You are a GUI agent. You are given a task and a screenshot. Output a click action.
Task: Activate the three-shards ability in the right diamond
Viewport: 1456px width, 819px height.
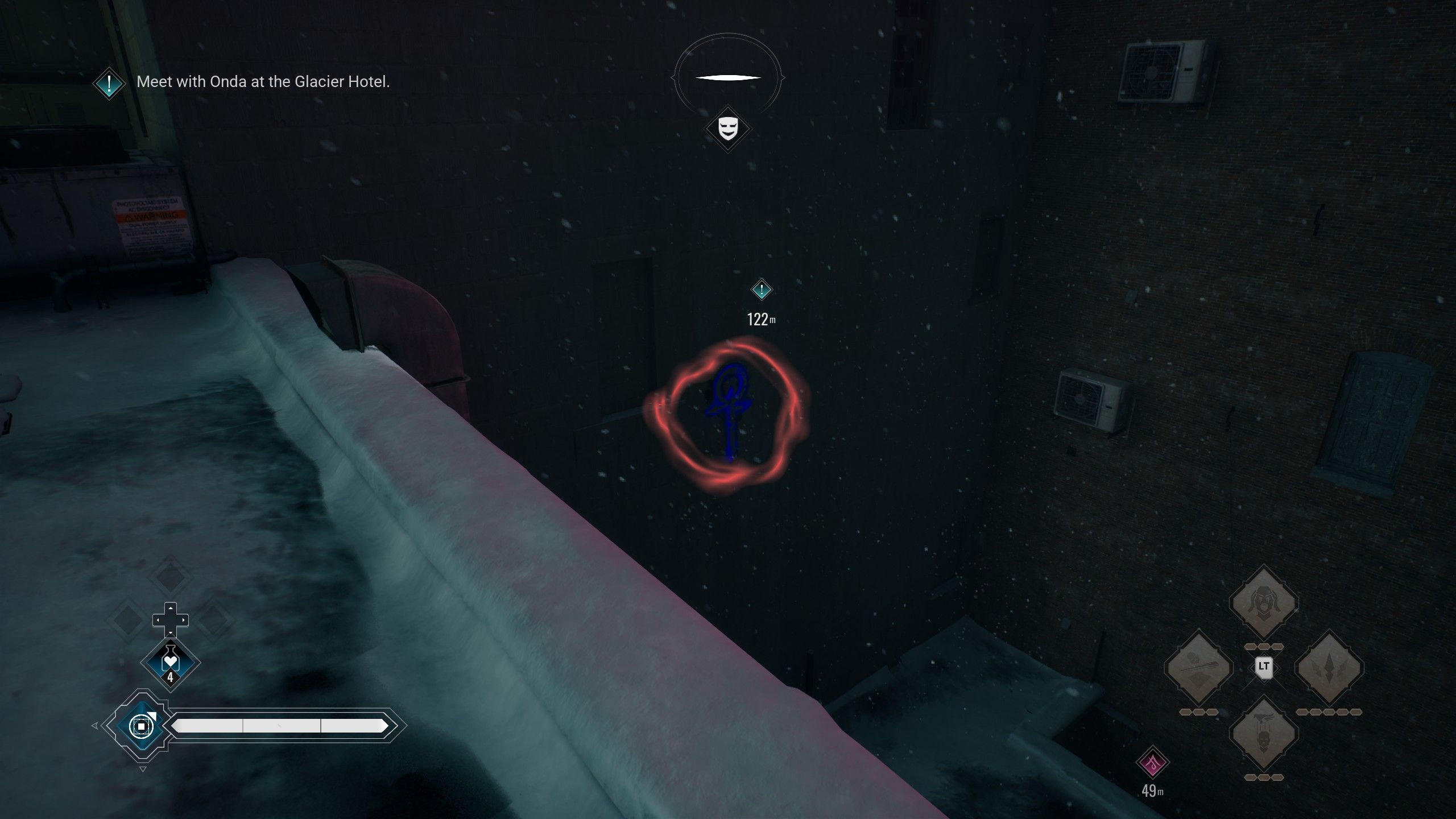[1329, 667]
